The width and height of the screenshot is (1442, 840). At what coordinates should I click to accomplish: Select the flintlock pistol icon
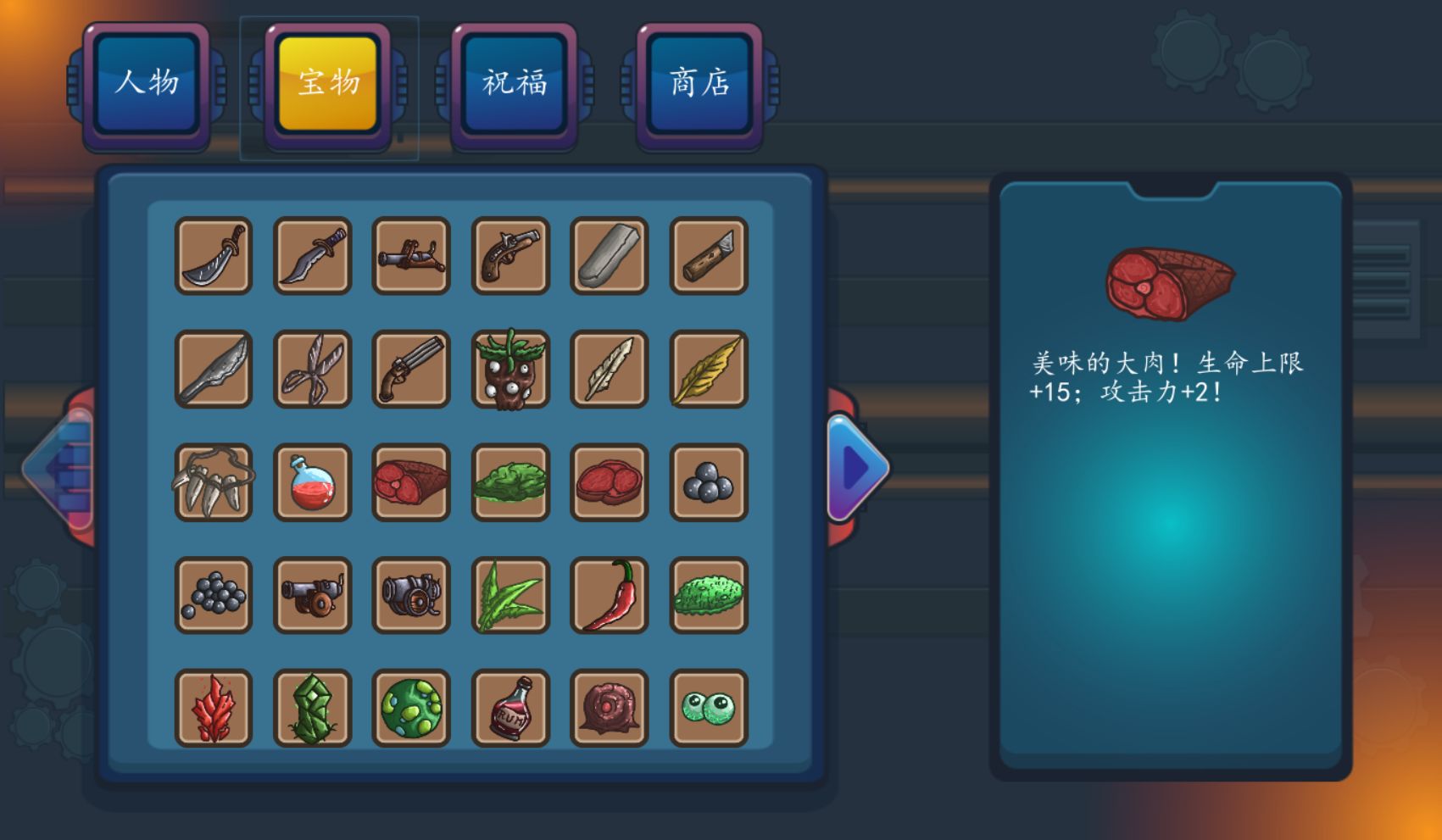click(x=510, y=257)
